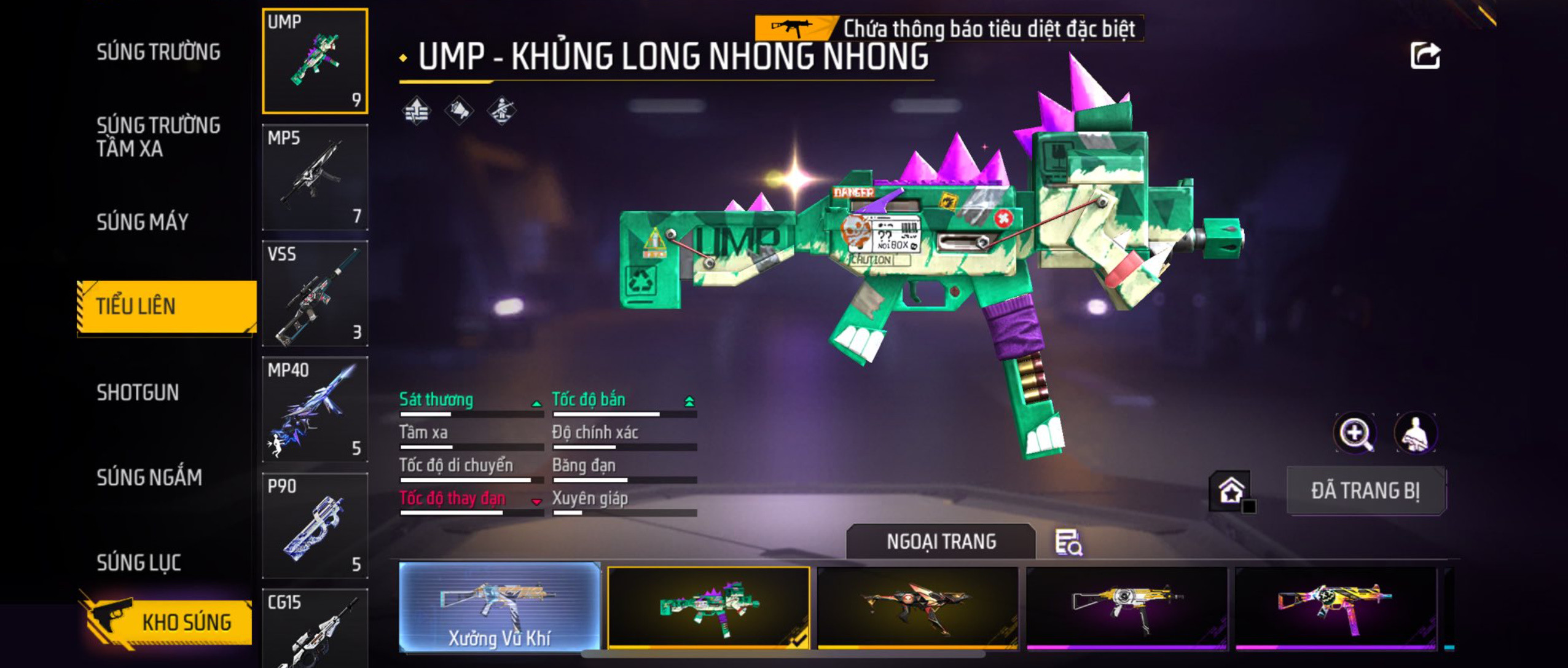Screen dimensions: 1568x668
Task: Choose the yellow and white UMP skin
Action: coord(1126,607)
